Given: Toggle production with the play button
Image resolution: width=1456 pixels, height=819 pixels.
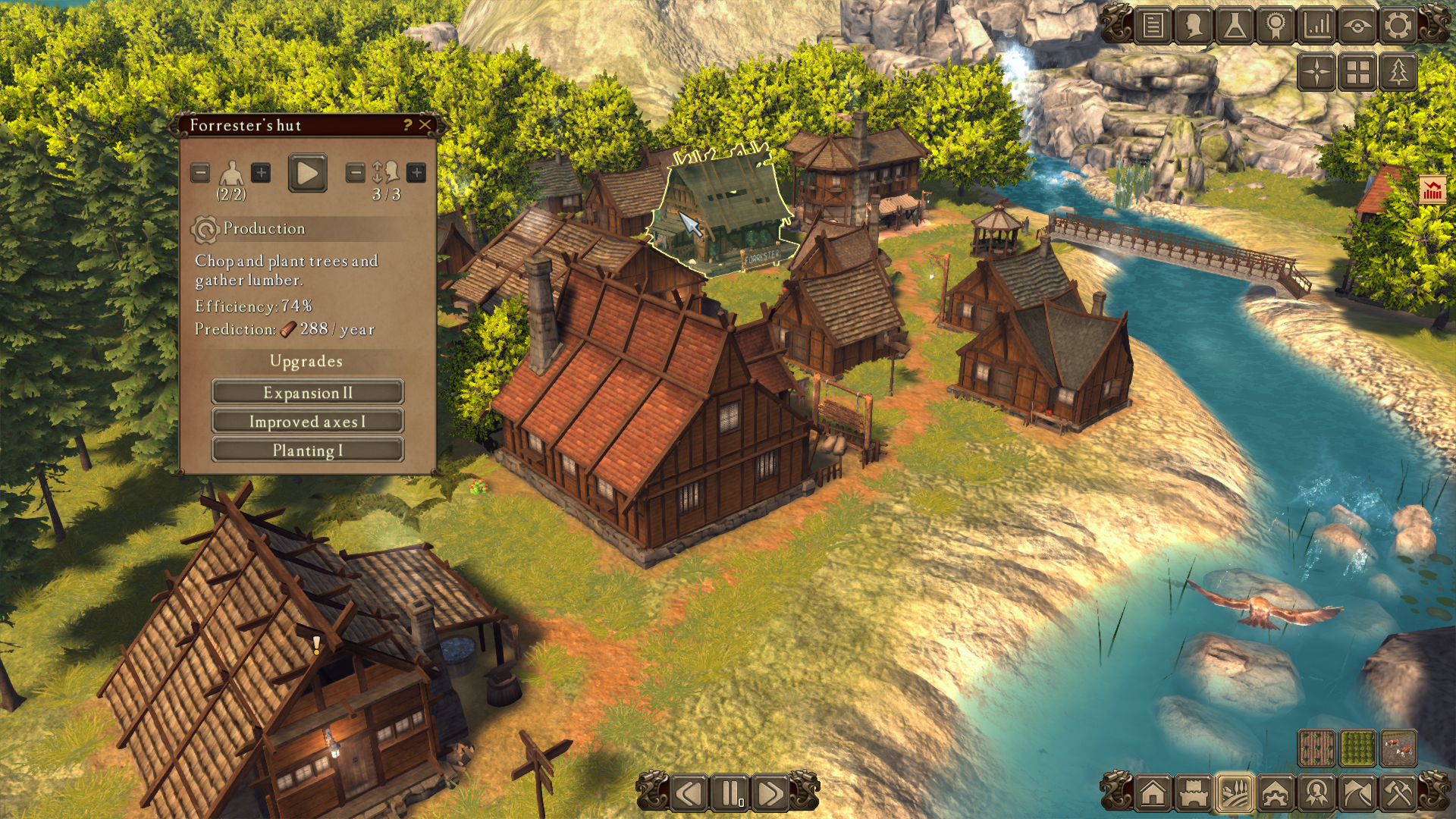Looking at the screenshot, I should click(307, 174).
